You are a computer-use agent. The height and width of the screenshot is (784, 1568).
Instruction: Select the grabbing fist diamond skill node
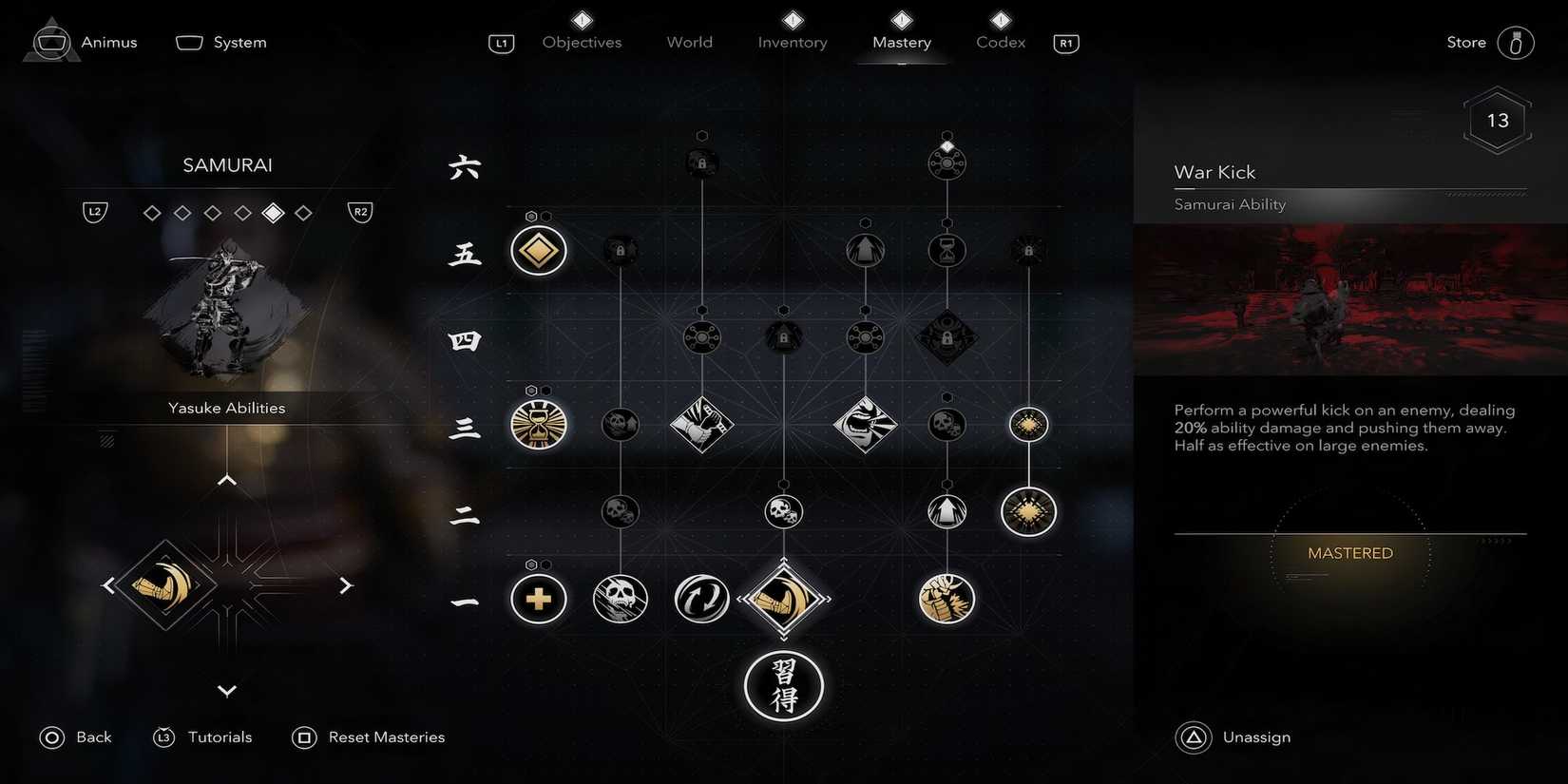click(701, 425)
